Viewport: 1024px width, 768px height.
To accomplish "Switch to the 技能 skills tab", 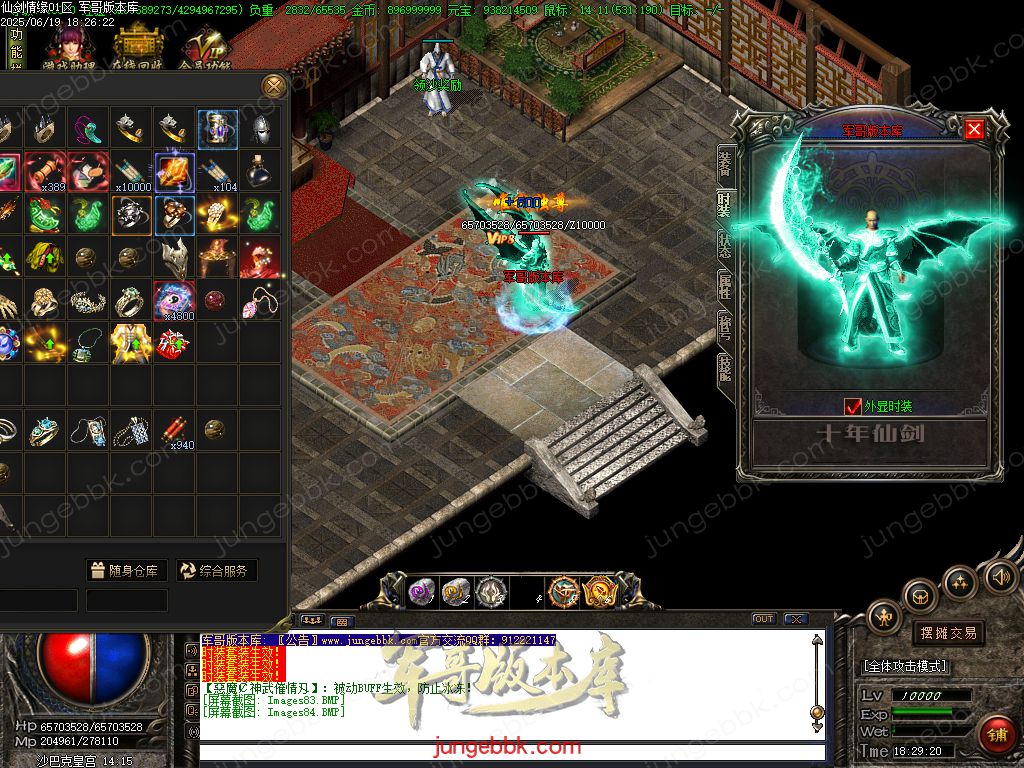I will (725, 367).
